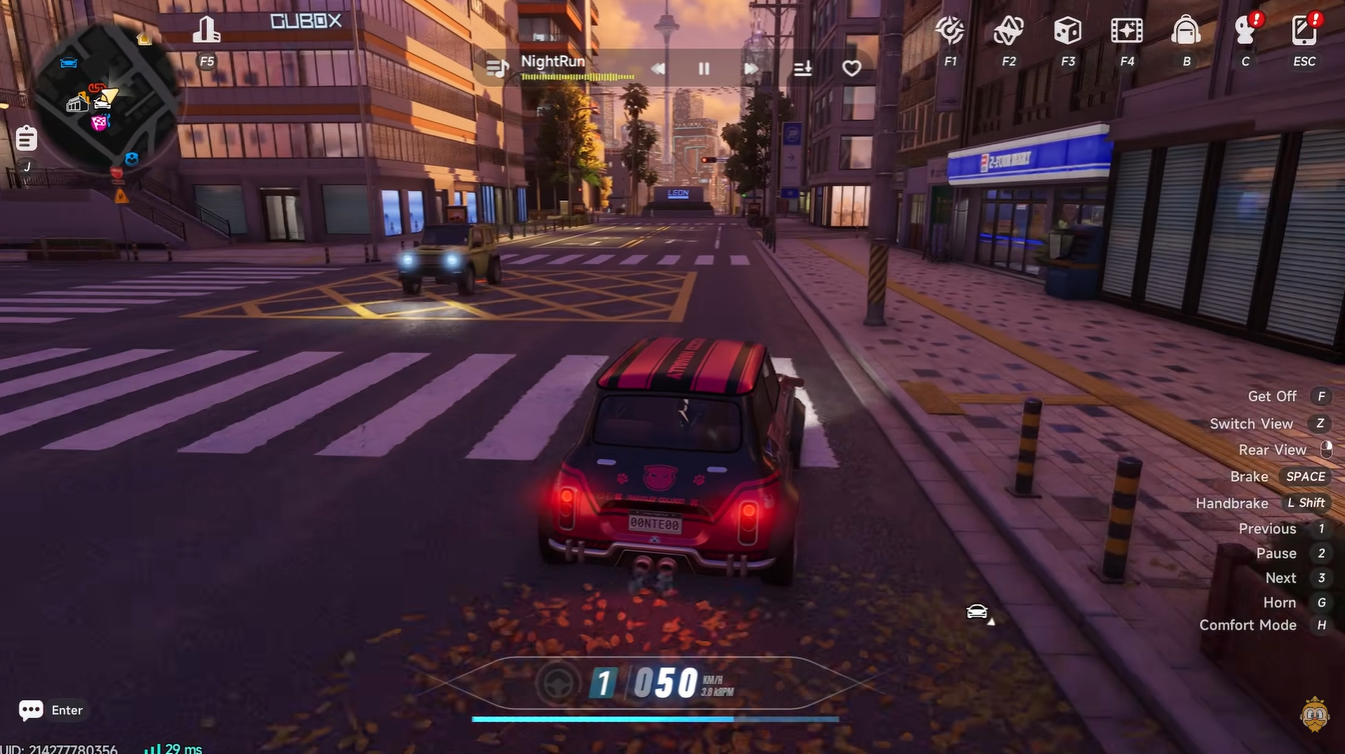The height and width of the screenshot is (754, 1345).
Task: Skip to the next music track
Action: click(752, 67)
